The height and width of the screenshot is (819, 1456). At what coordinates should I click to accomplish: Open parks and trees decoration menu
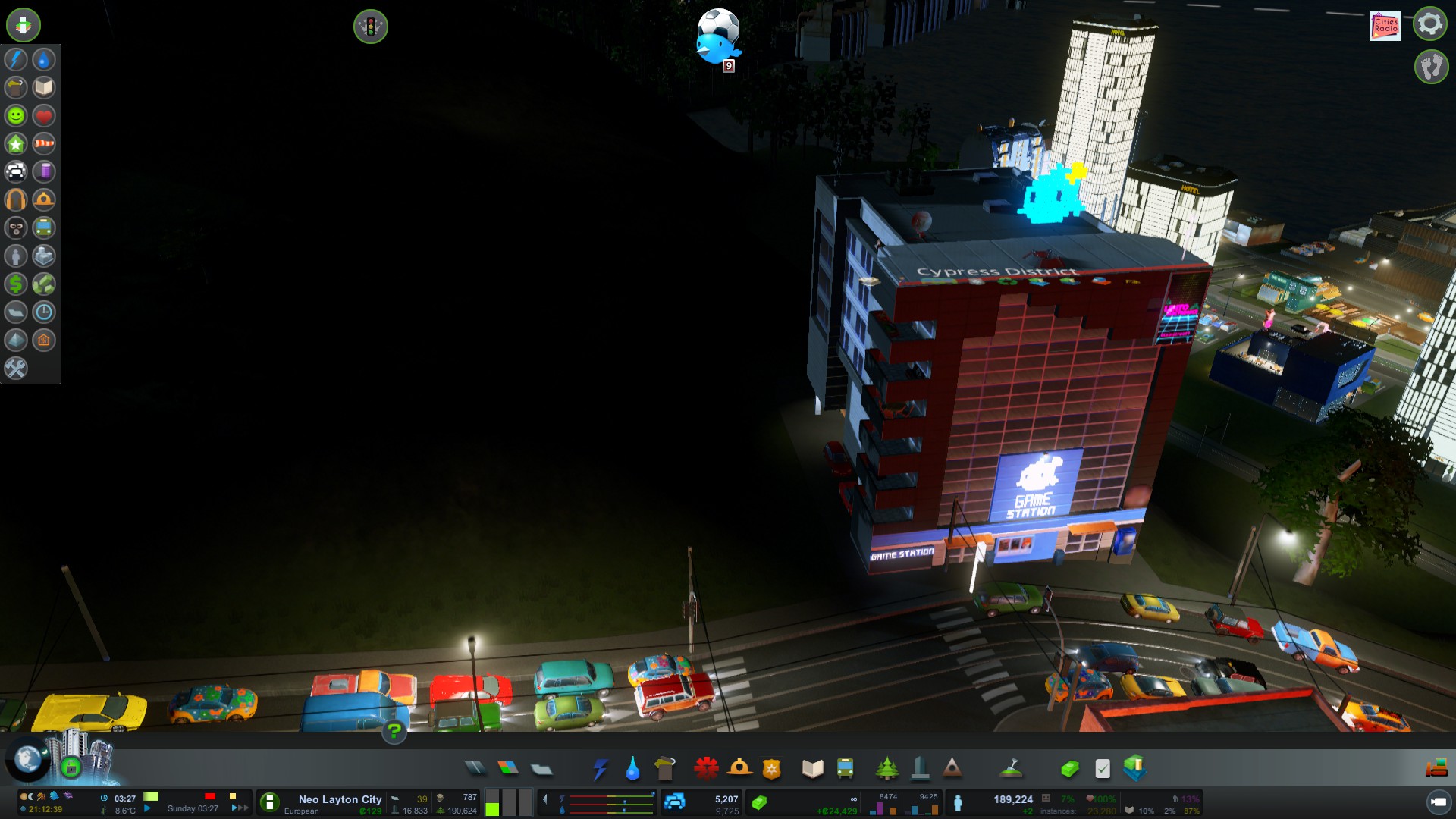point(886,769)
